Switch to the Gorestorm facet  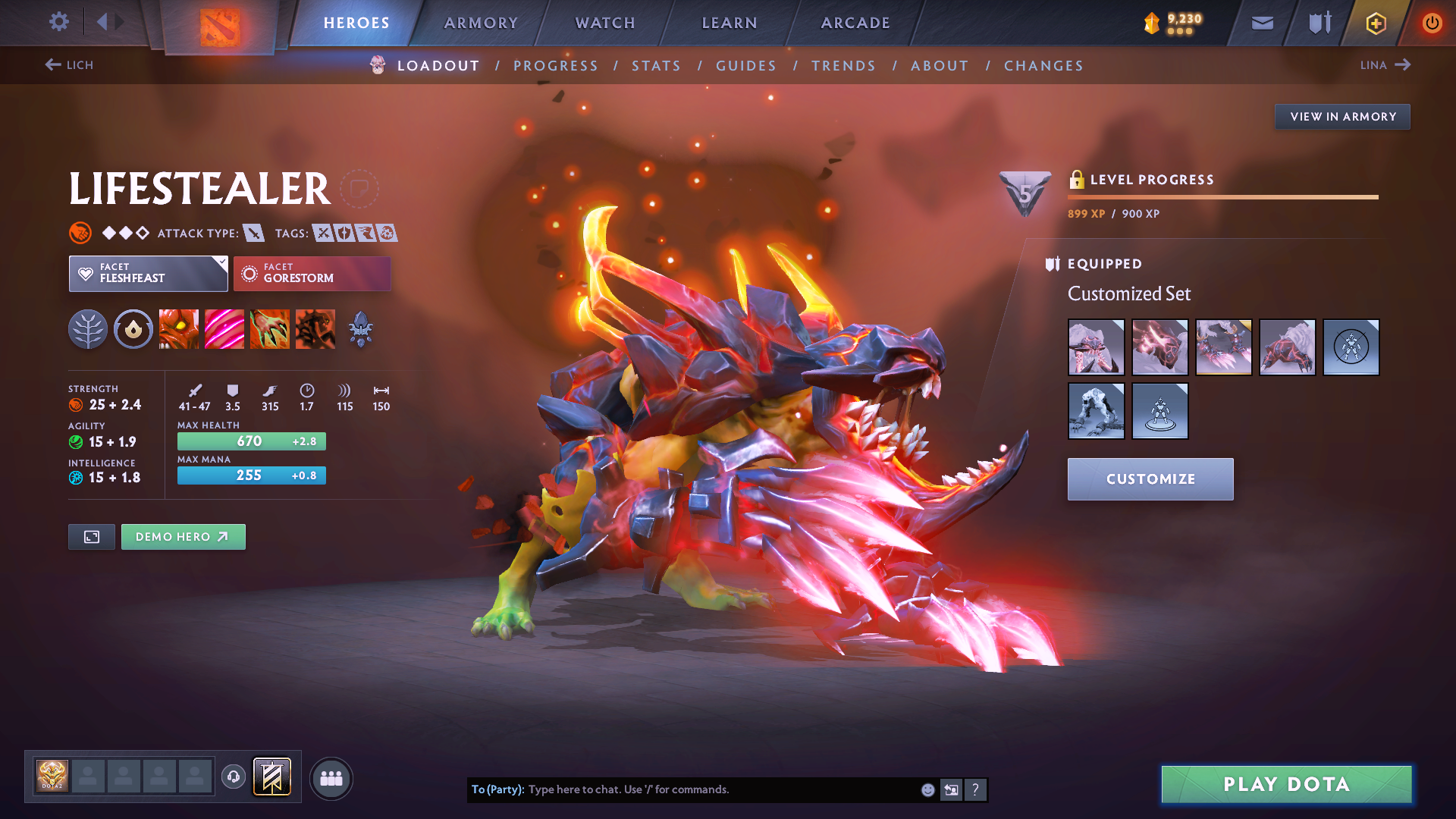(x=312, y=274)
